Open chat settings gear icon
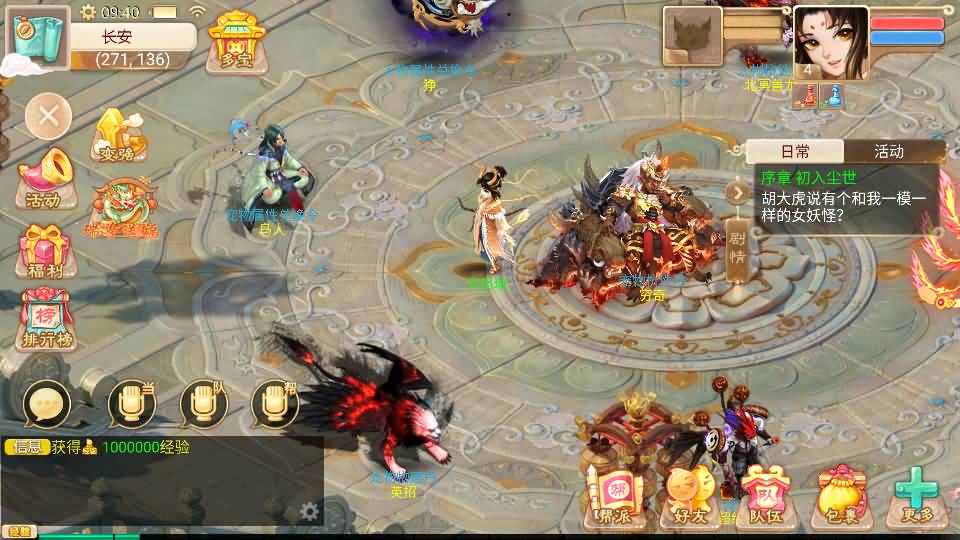 pyautogui.click(x=309, y=512)
